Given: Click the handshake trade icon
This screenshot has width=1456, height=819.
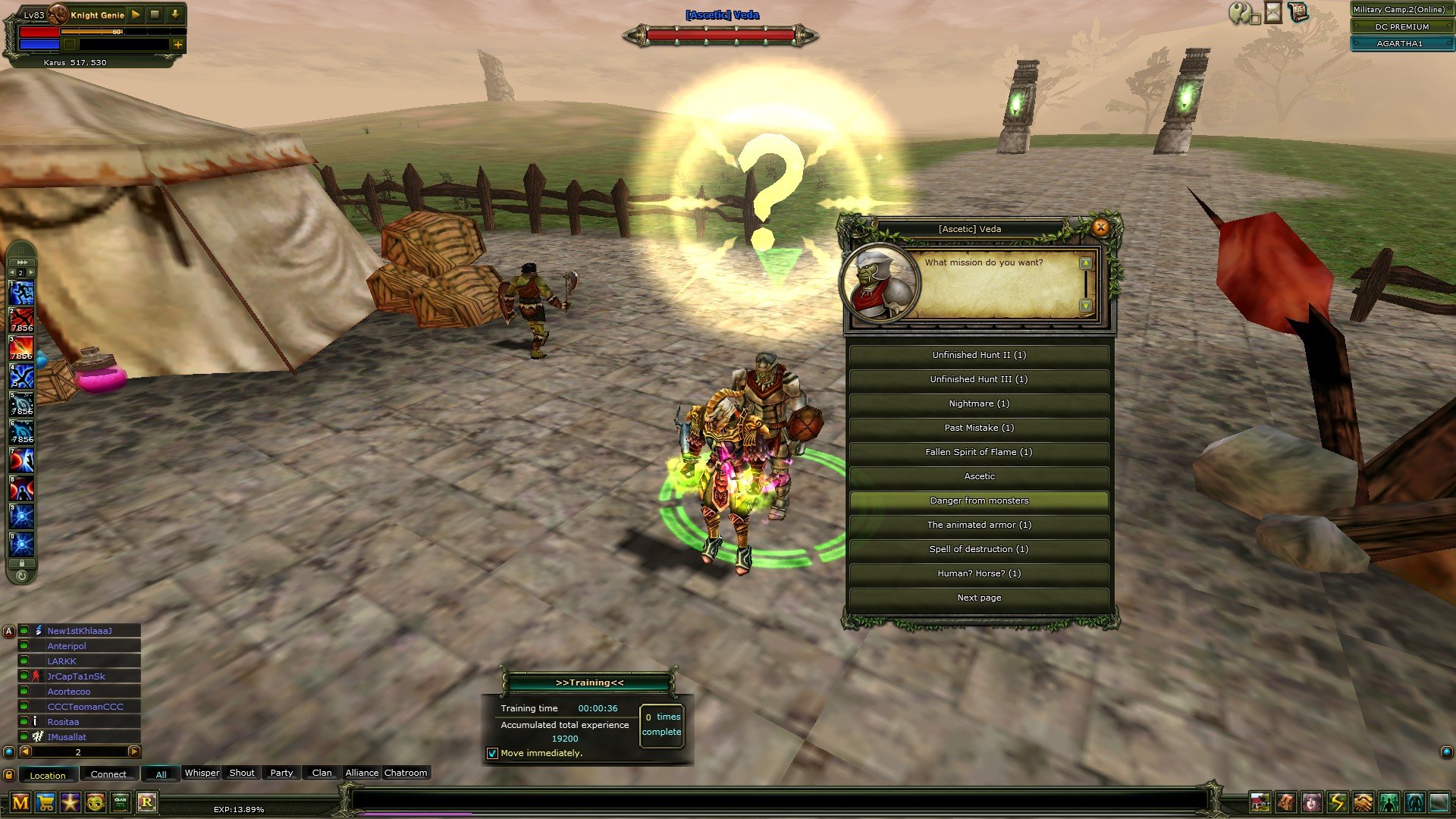Looking at the screenshot, I should point(1361,802).
